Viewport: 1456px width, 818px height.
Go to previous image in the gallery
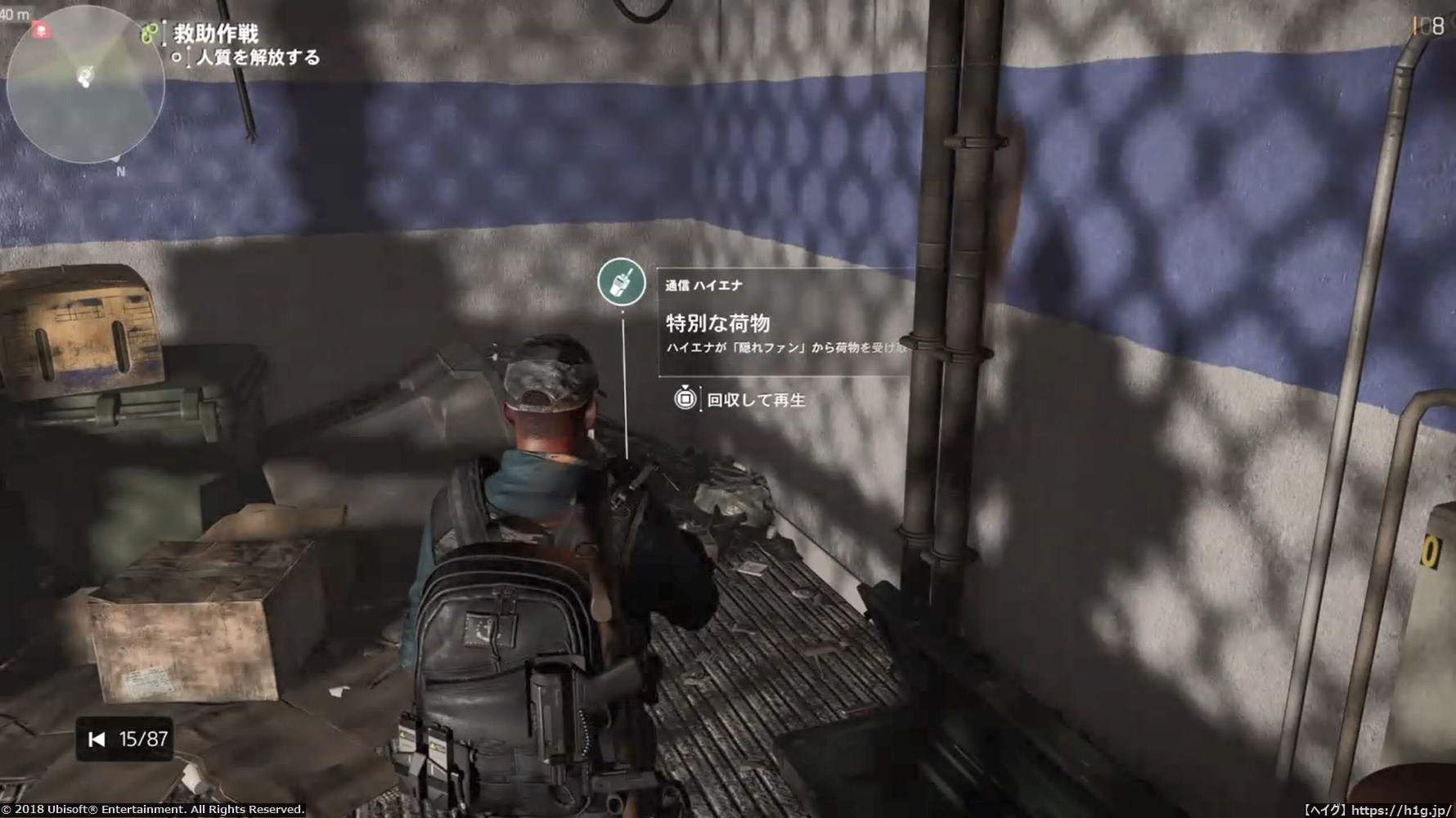coord(97,739)
